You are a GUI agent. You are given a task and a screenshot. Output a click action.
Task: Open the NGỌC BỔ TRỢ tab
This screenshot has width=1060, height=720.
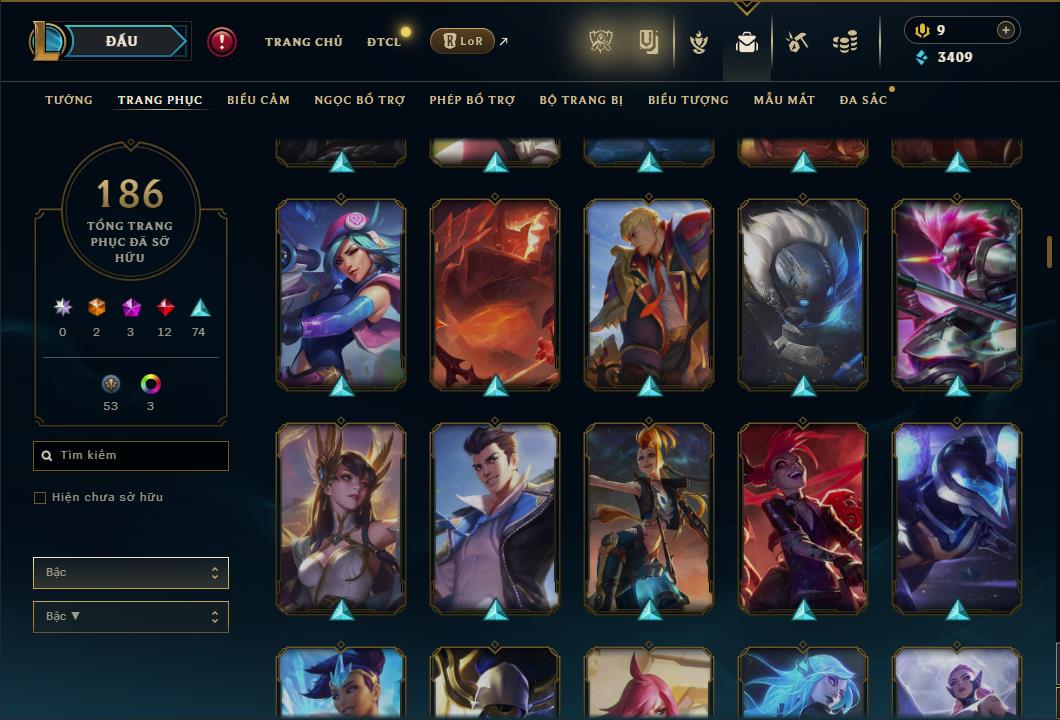[359, 100]
